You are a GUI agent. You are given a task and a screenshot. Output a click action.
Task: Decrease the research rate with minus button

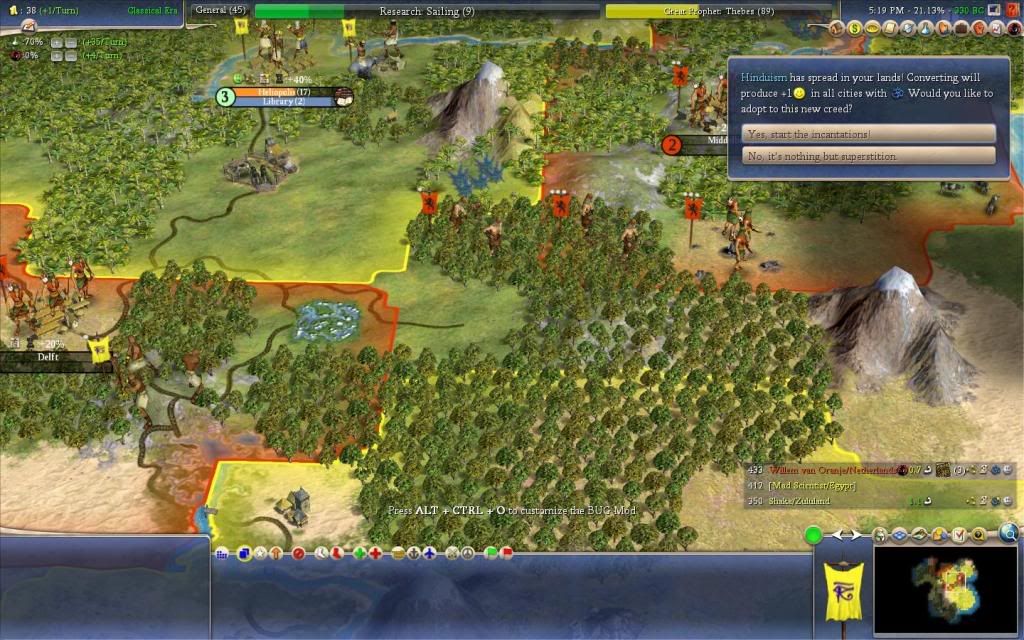click(x=72, y=42)
